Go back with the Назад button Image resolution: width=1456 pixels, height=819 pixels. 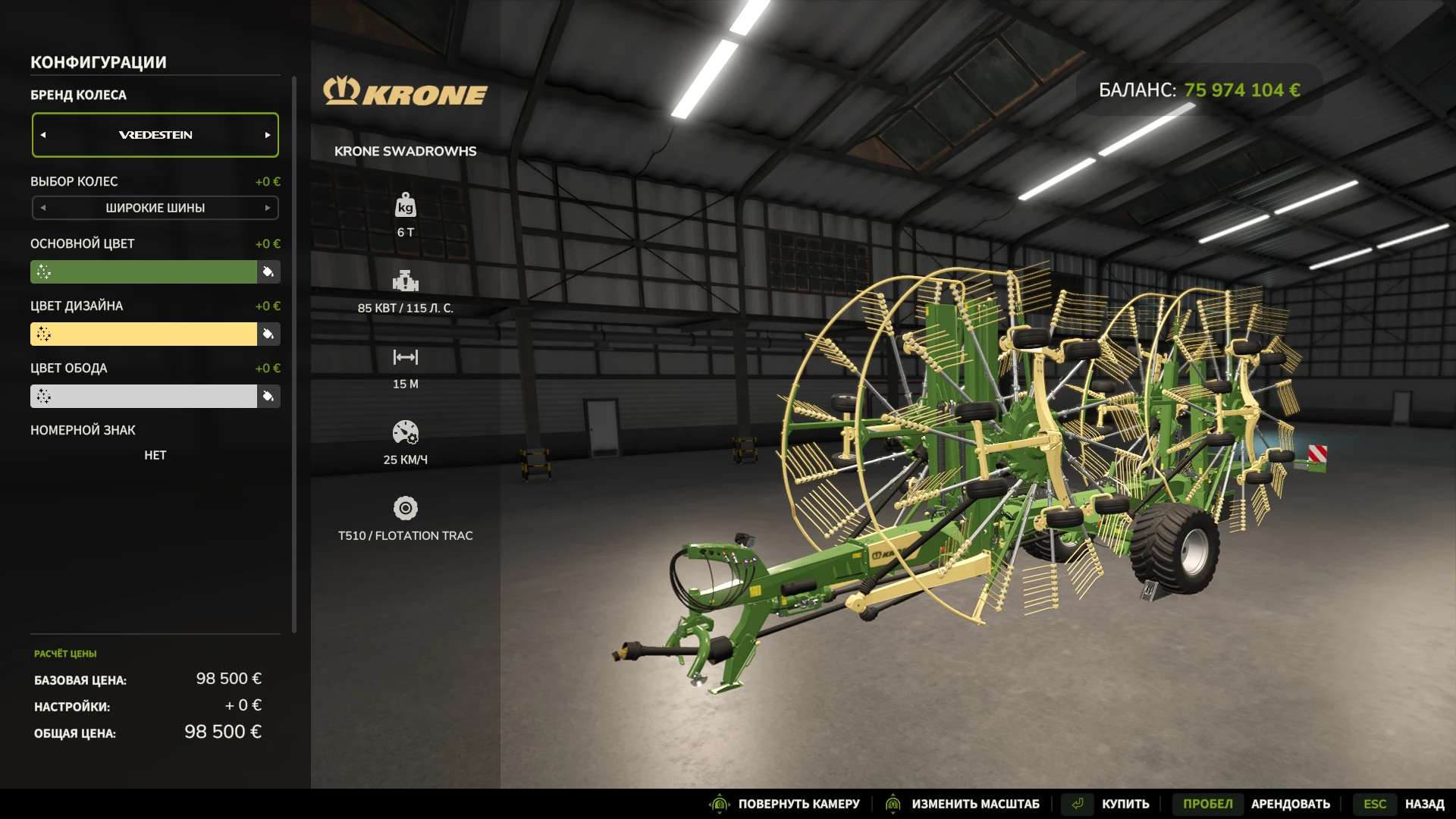point(1423,804)
